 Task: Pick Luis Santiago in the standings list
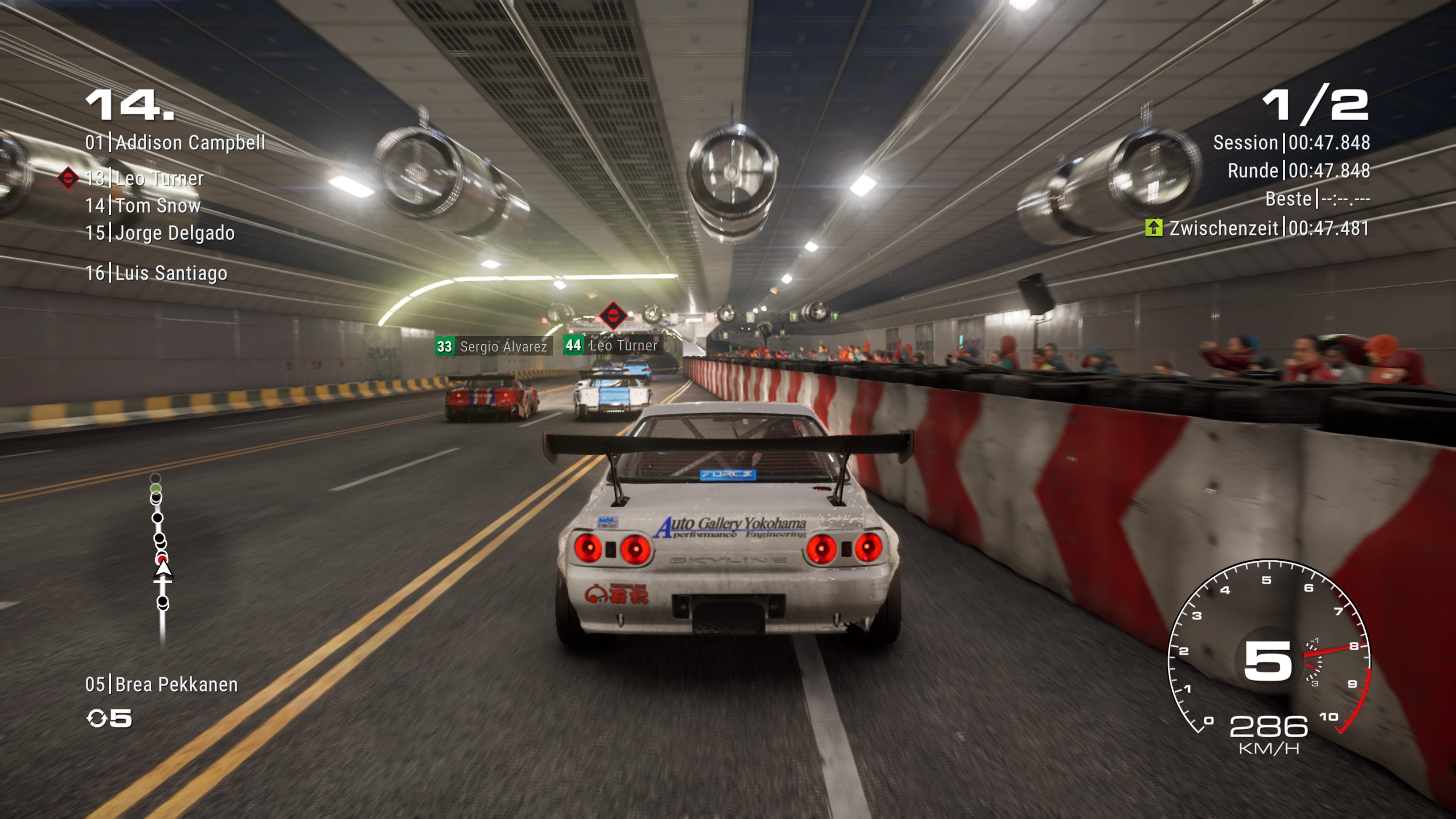(x=156, y=273)
